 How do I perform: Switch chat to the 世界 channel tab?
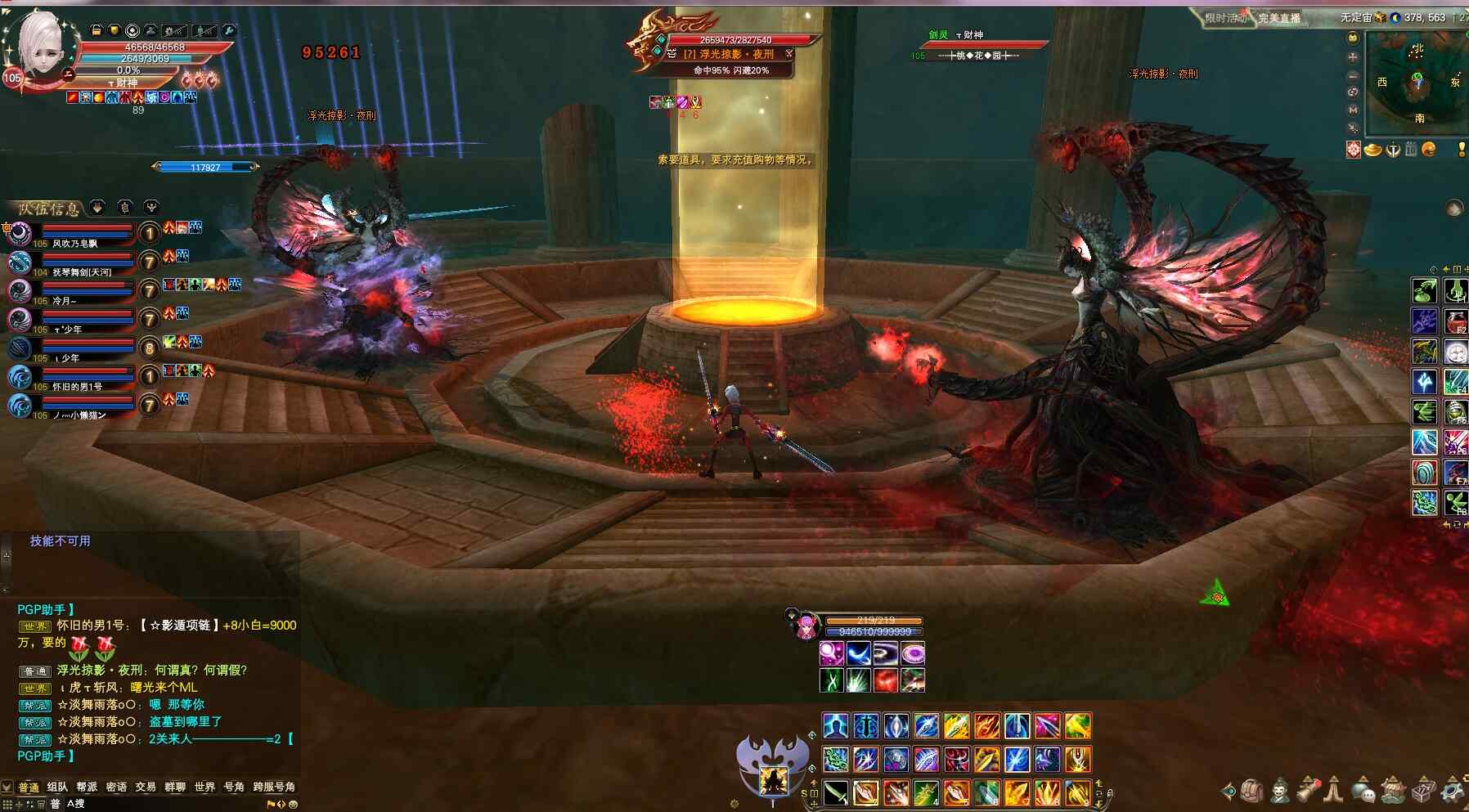click(204, 787)
